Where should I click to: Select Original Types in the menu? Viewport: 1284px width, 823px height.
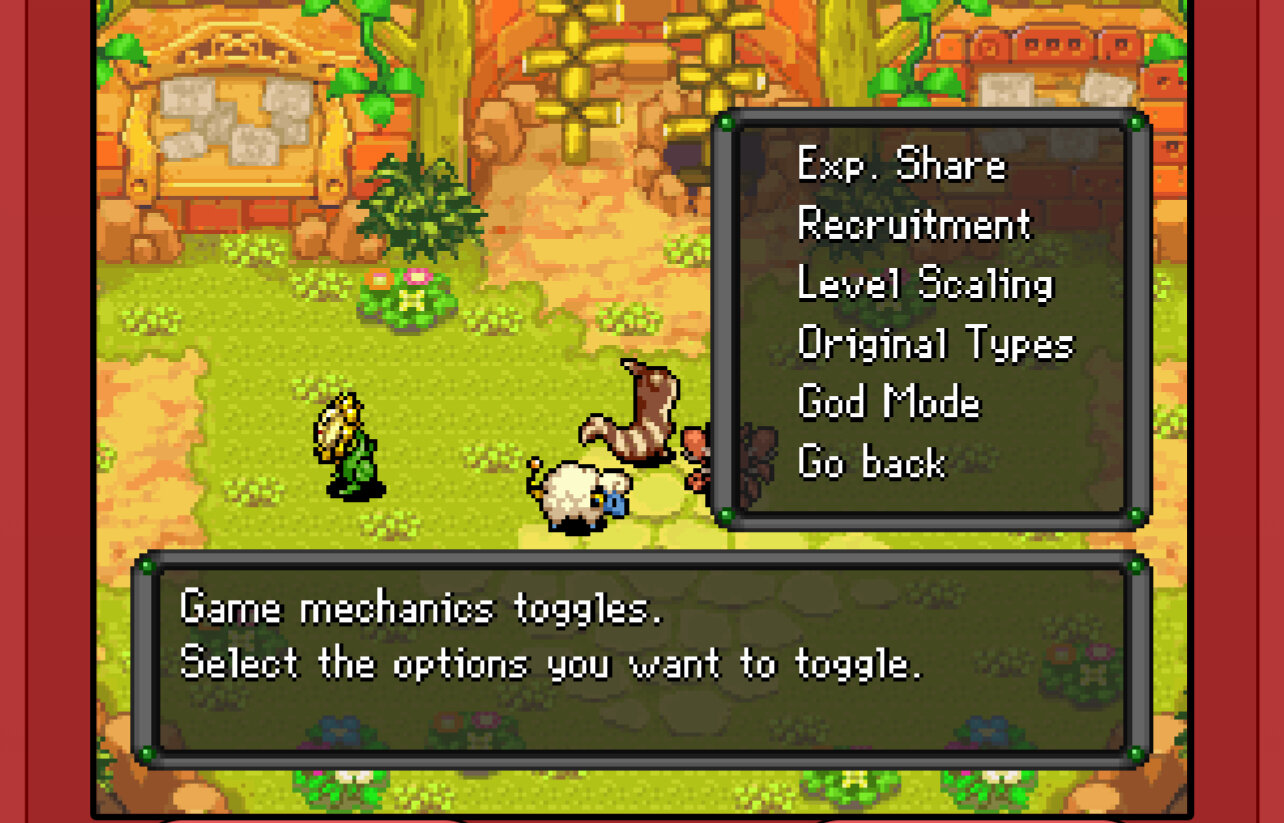[935, 344]
